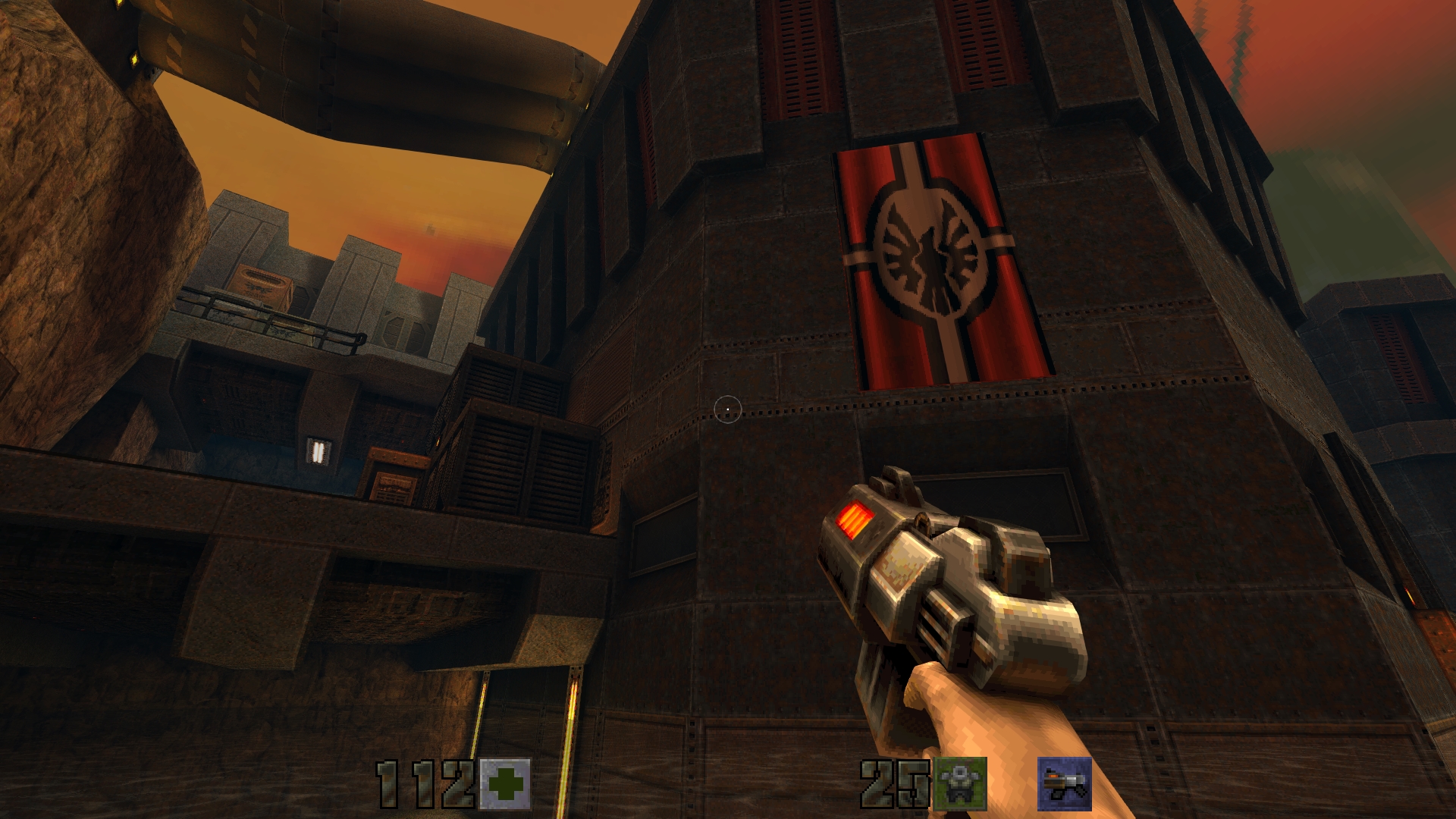This screenshot has width=1456, height=819.
Task: Select the body armor icon
Action: (960, 783)
